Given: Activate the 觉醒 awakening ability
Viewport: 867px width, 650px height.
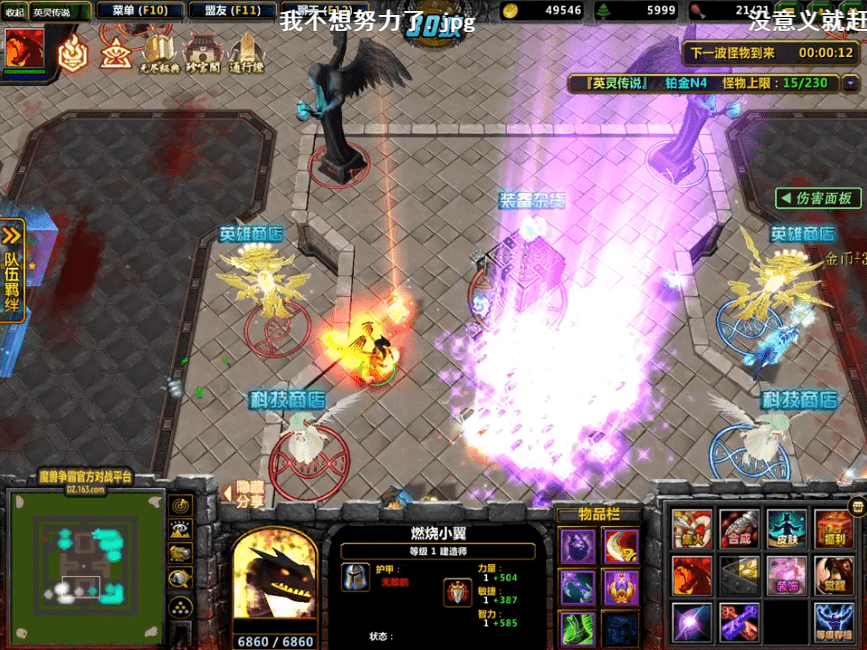Looking at the screenshot, I should click(834, 575).
